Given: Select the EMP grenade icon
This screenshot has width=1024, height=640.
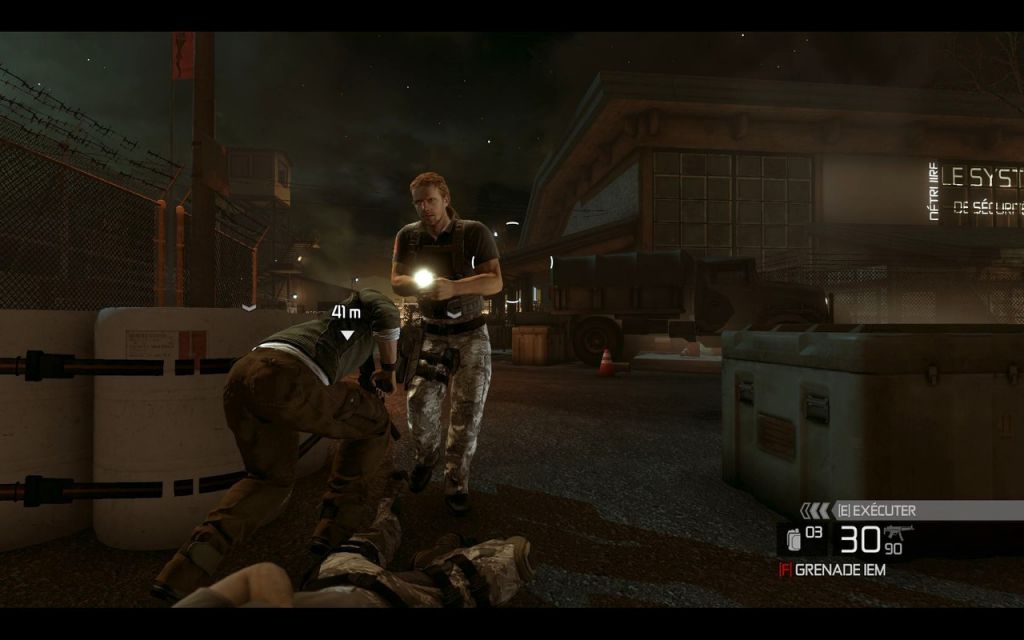Looking at the screenshot, I should (x=795, y=540).
